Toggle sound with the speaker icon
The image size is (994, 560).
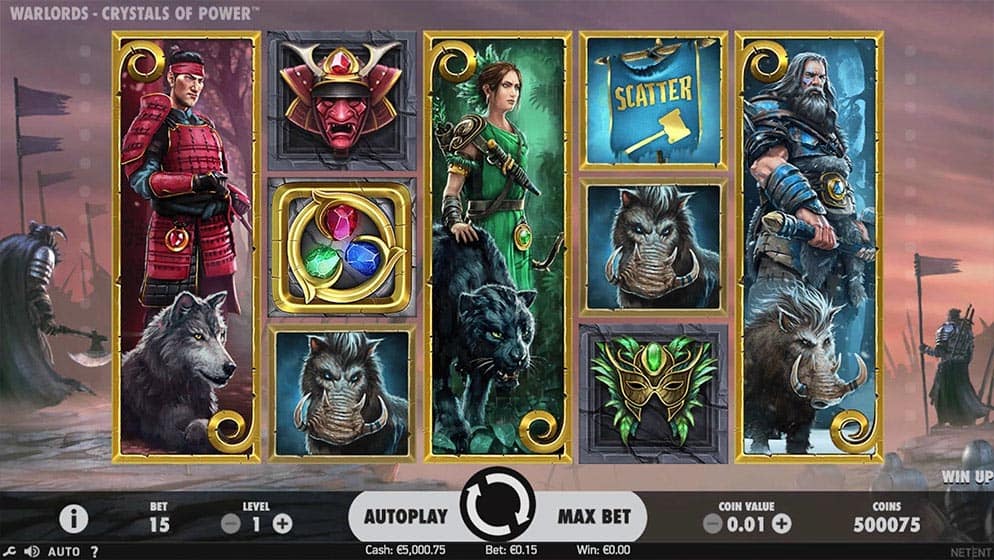pyautogui.click(x=32, y=551)
